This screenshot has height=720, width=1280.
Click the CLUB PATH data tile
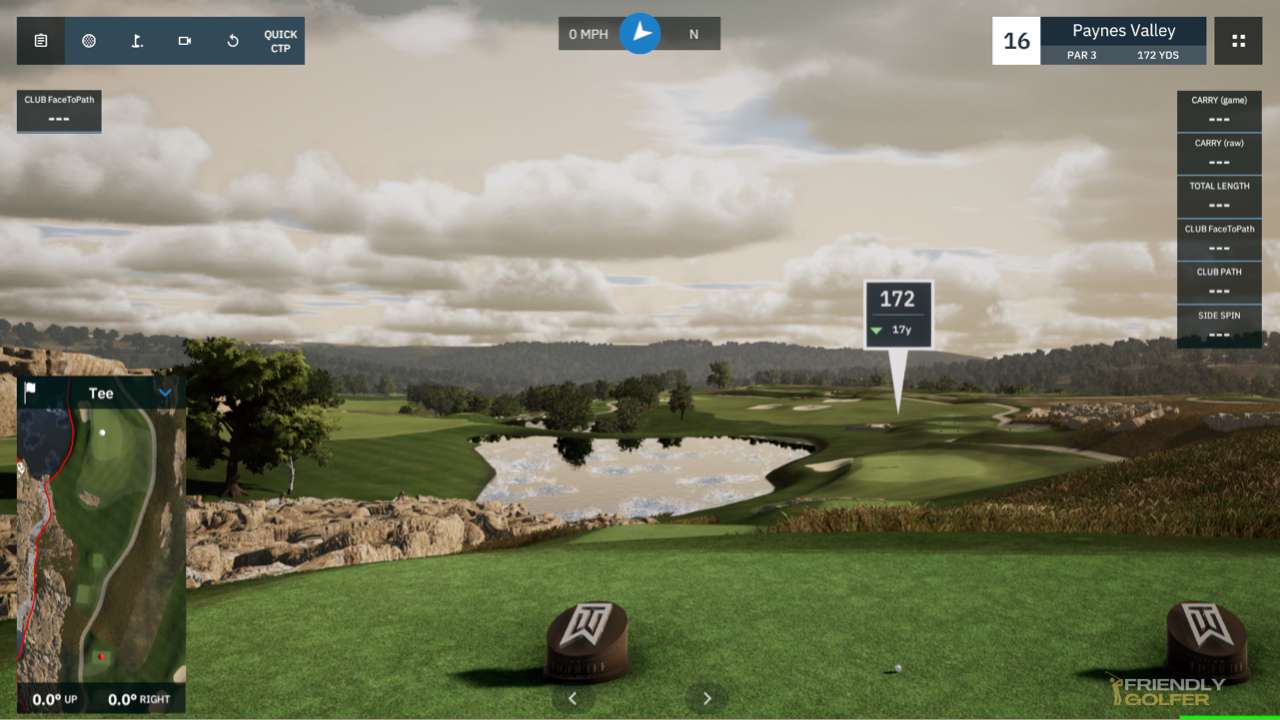pyautogui.click(x=1219, y=282)
